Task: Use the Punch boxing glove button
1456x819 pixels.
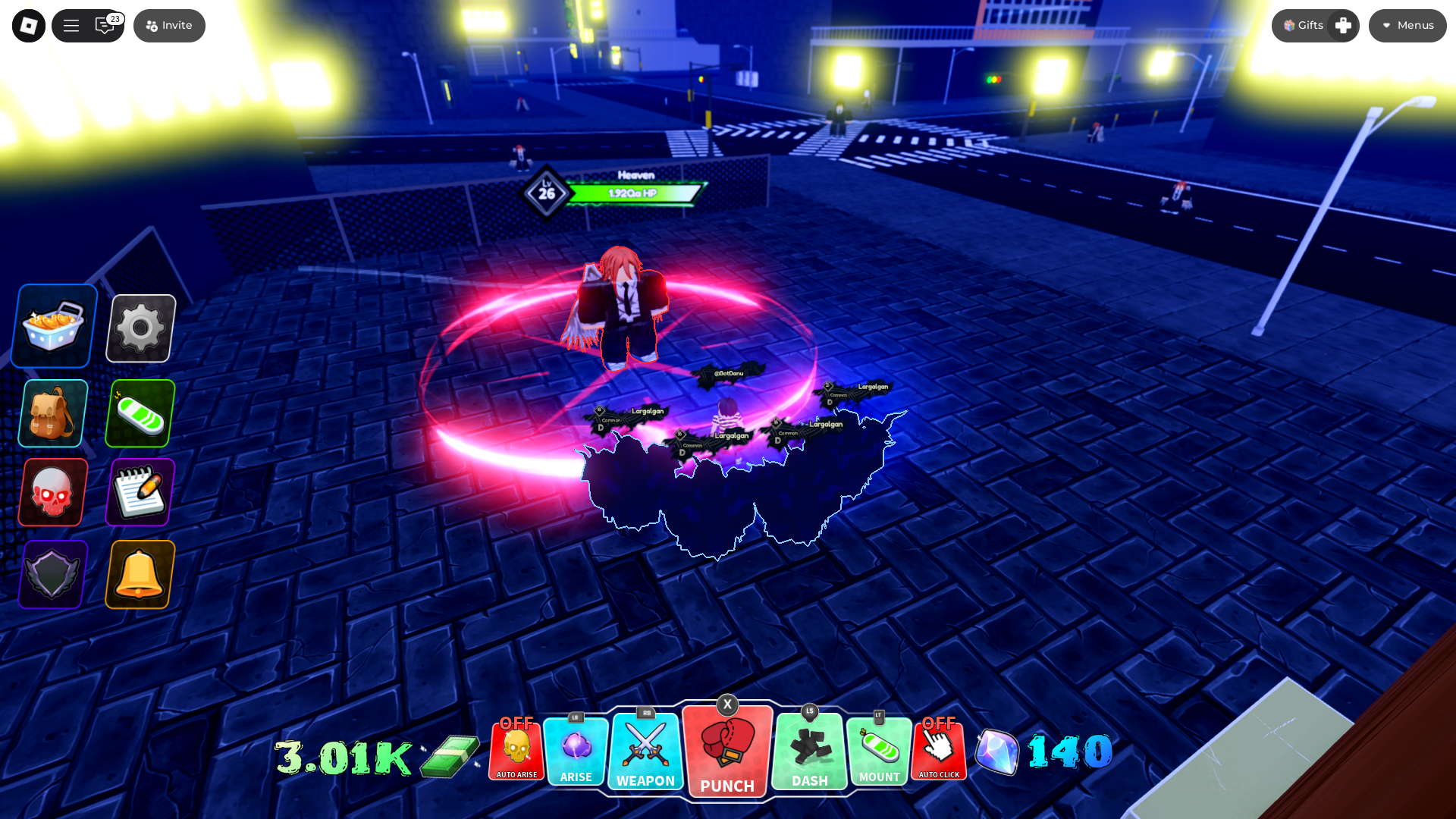Action: 727,752
